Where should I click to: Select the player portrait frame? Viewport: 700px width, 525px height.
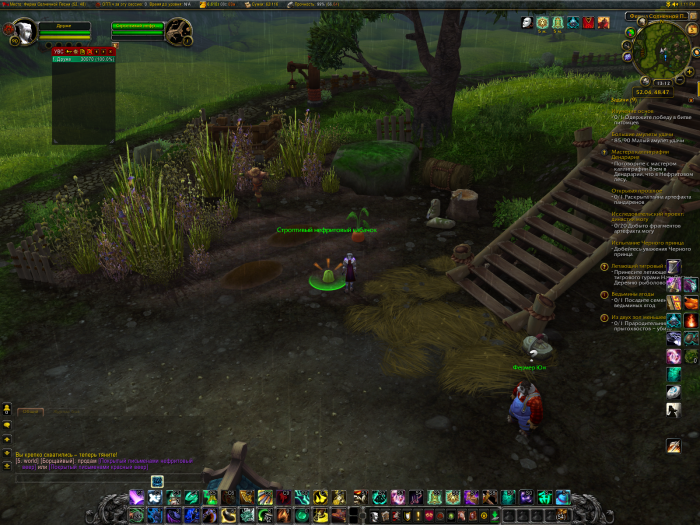tap(24, 31)
